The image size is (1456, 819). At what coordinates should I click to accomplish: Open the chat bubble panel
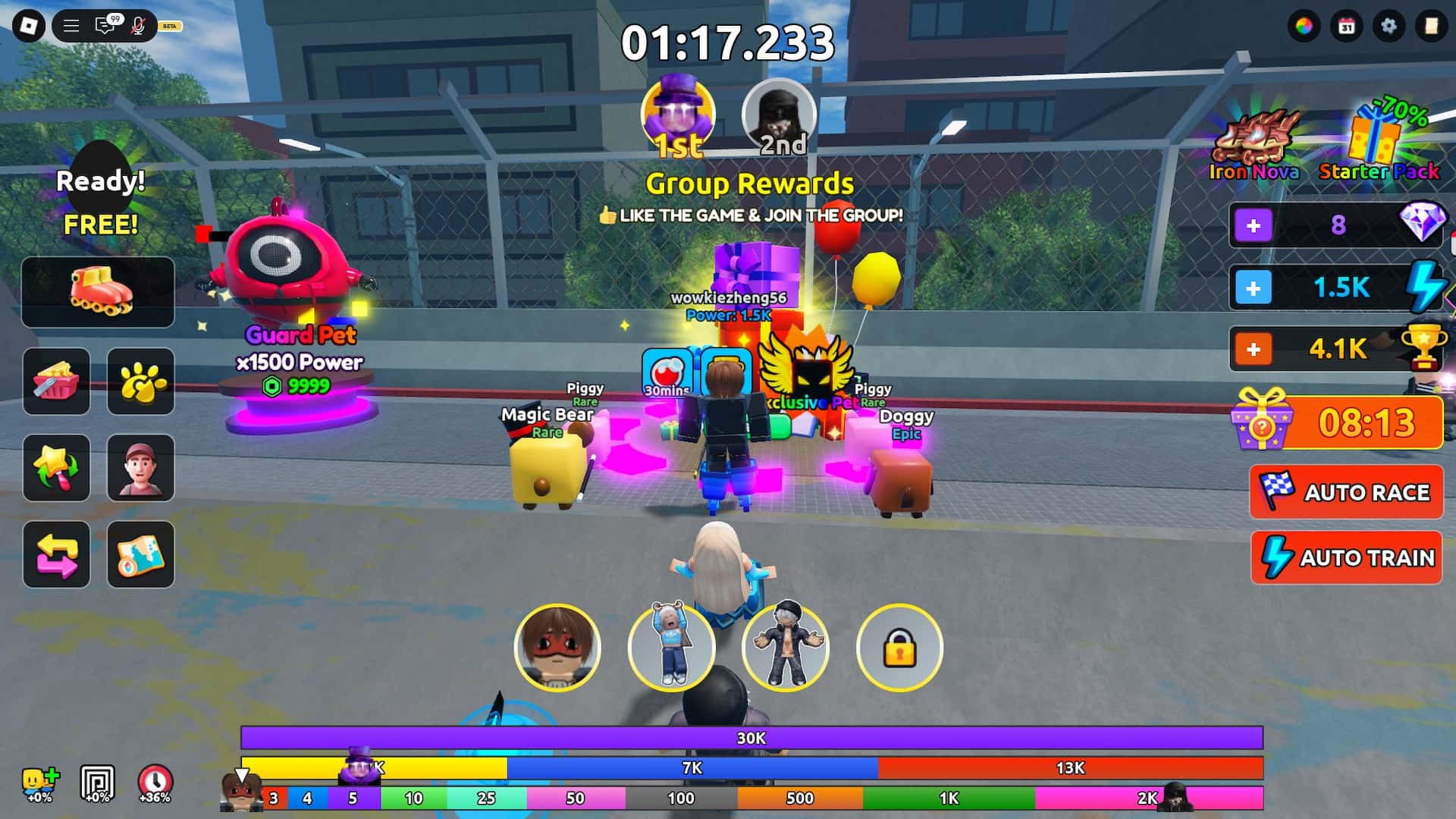point(105,24)
